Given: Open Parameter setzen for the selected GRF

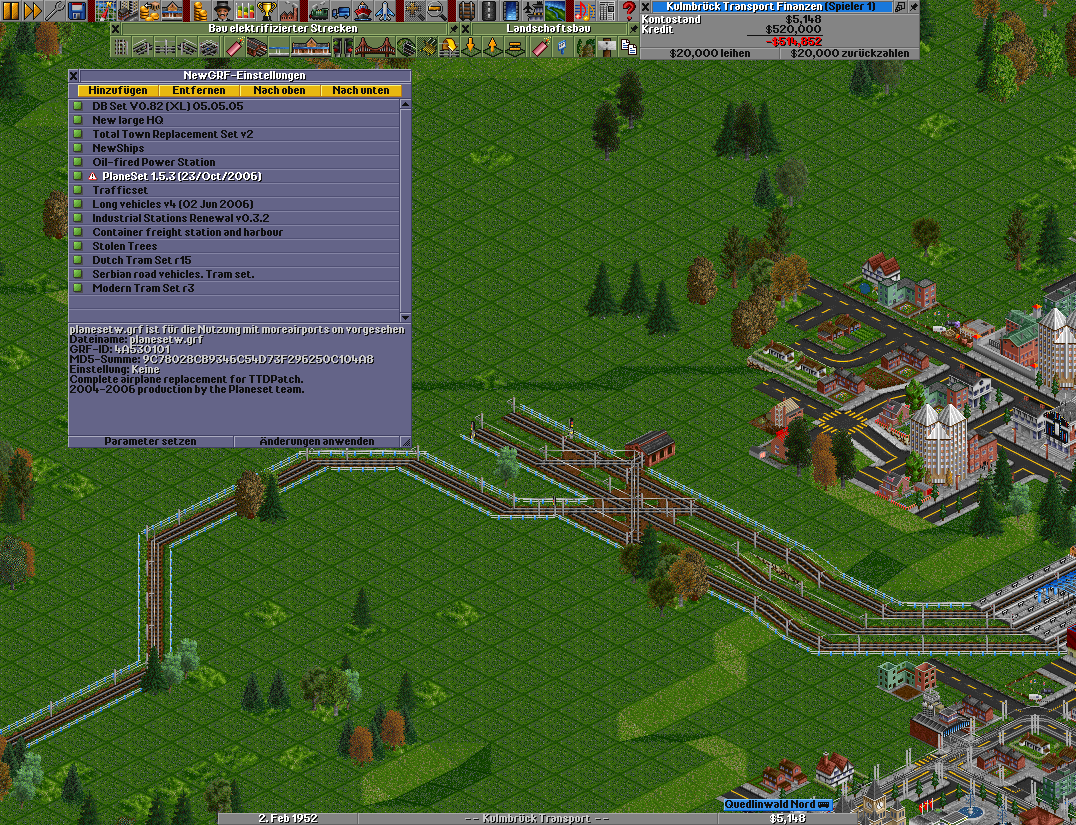Looking at the screenshot, I should point(151,441).
